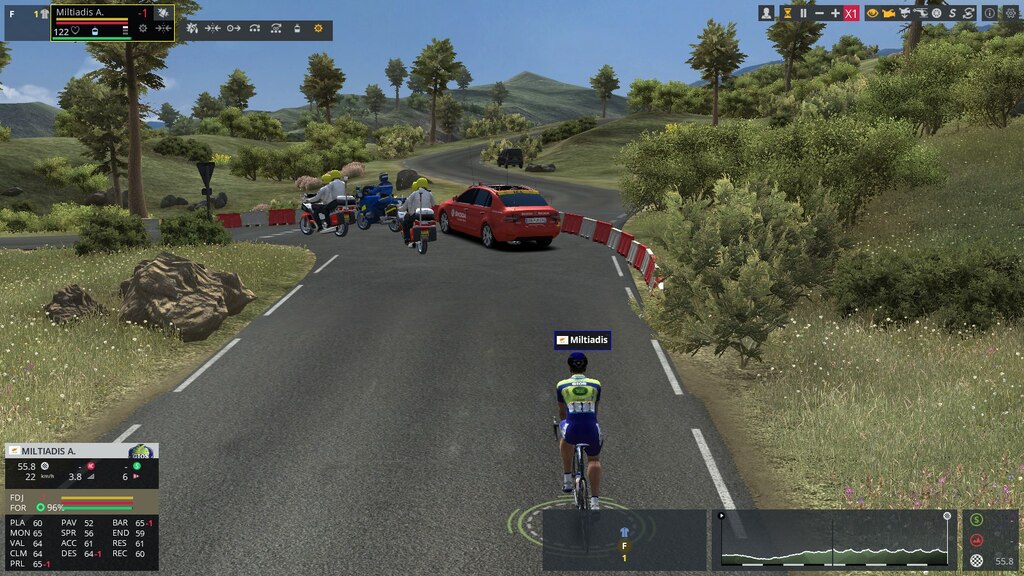Decrease game speed with the minus button

(x=820, y=13)
